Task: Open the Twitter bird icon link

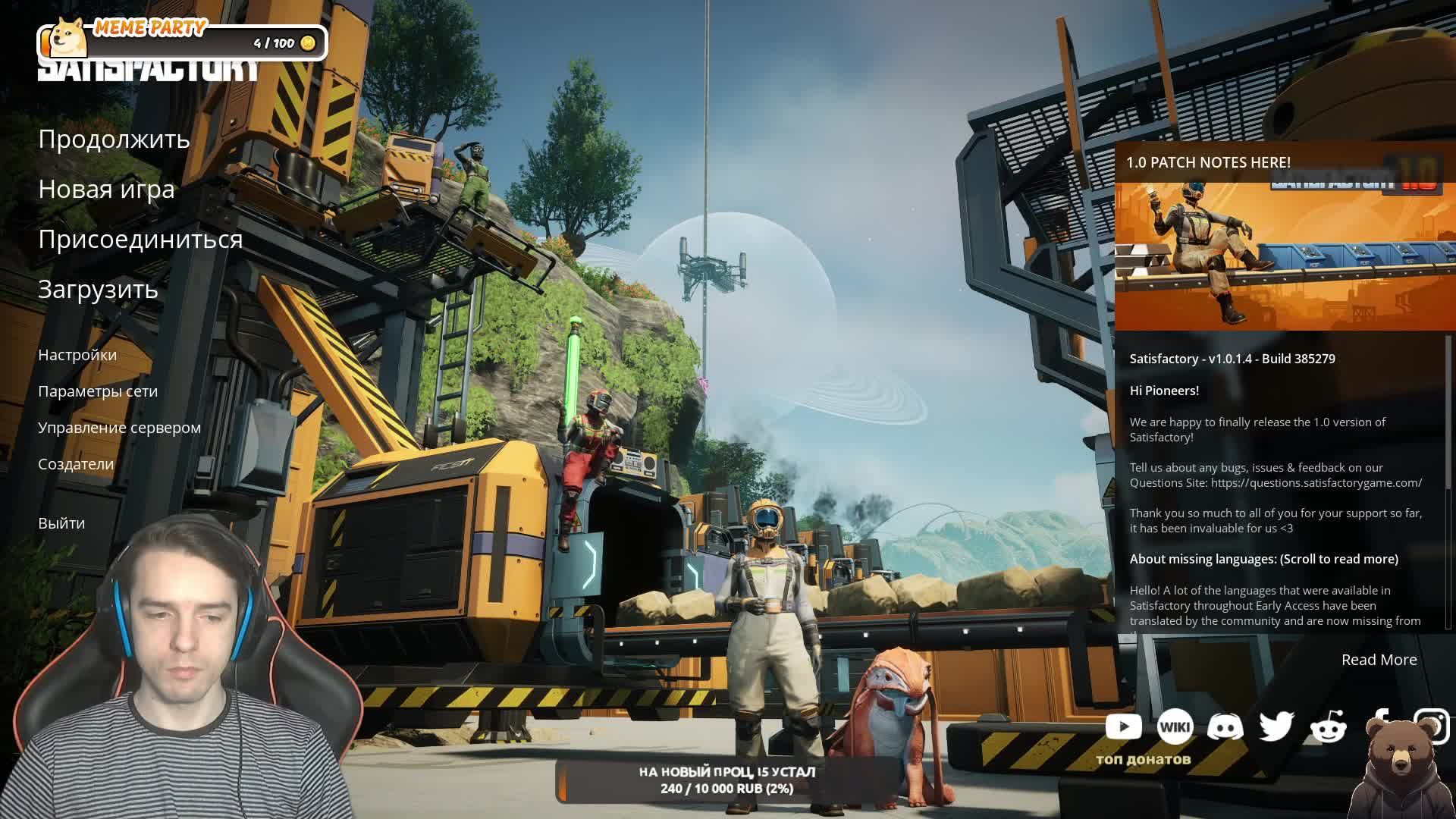Action: (x=1276, y=726)
